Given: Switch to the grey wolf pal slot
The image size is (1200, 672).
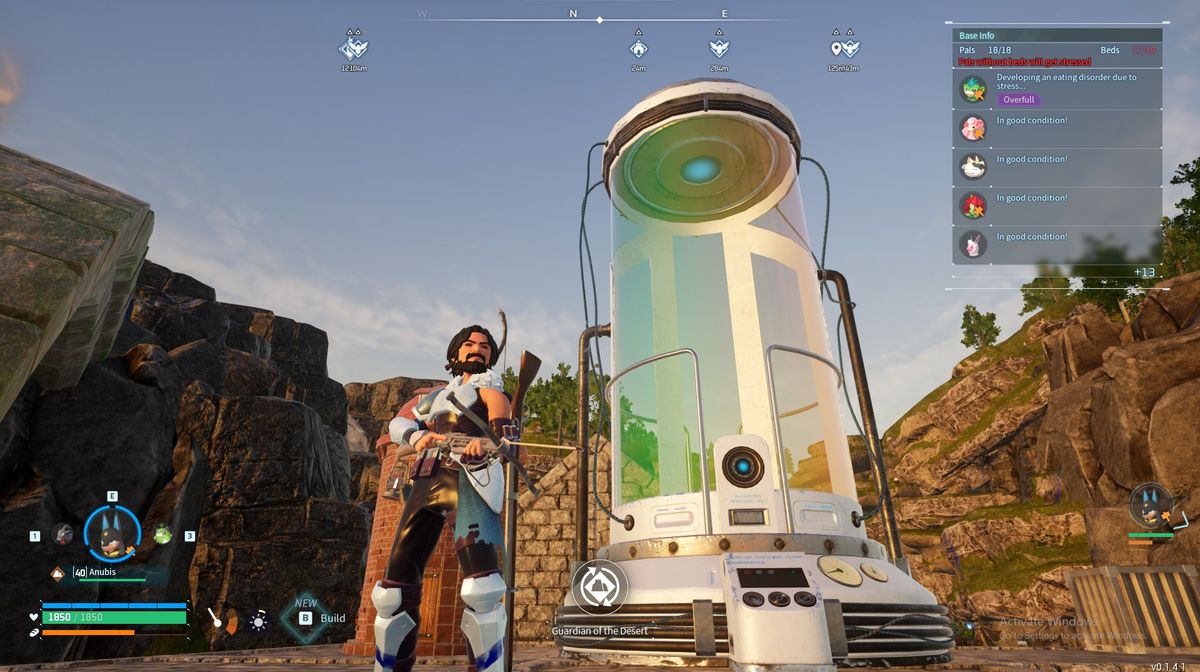Looking at the screenshot, I should coord(63,535).
